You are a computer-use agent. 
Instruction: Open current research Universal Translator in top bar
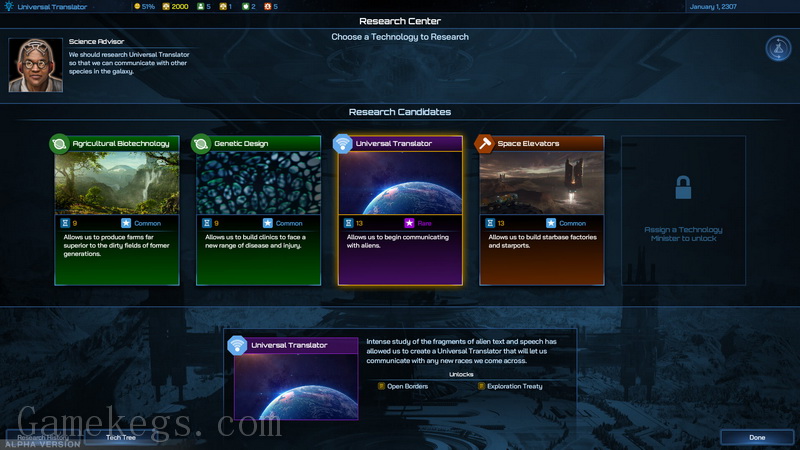click(x=50, y=7)
